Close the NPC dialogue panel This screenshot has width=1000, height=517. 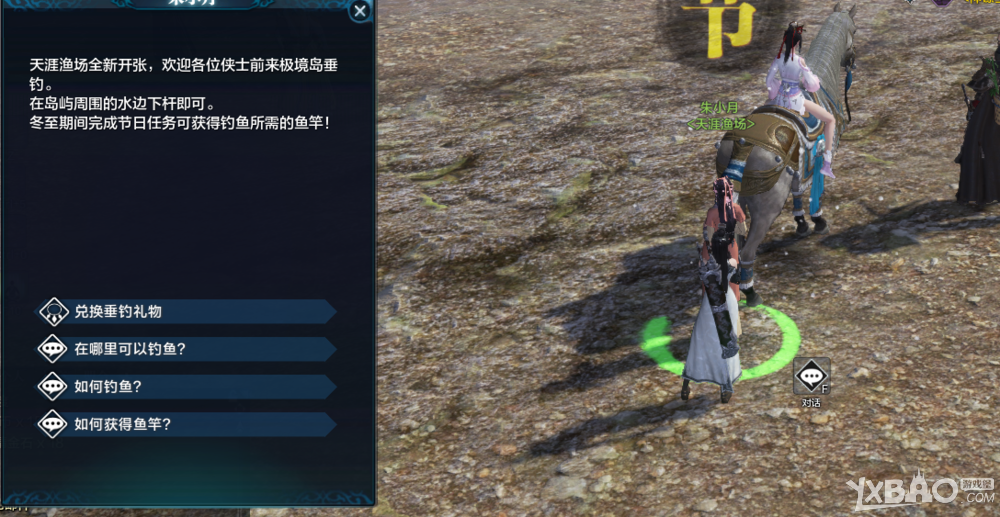pyautogui.click(x=360, y=11)
